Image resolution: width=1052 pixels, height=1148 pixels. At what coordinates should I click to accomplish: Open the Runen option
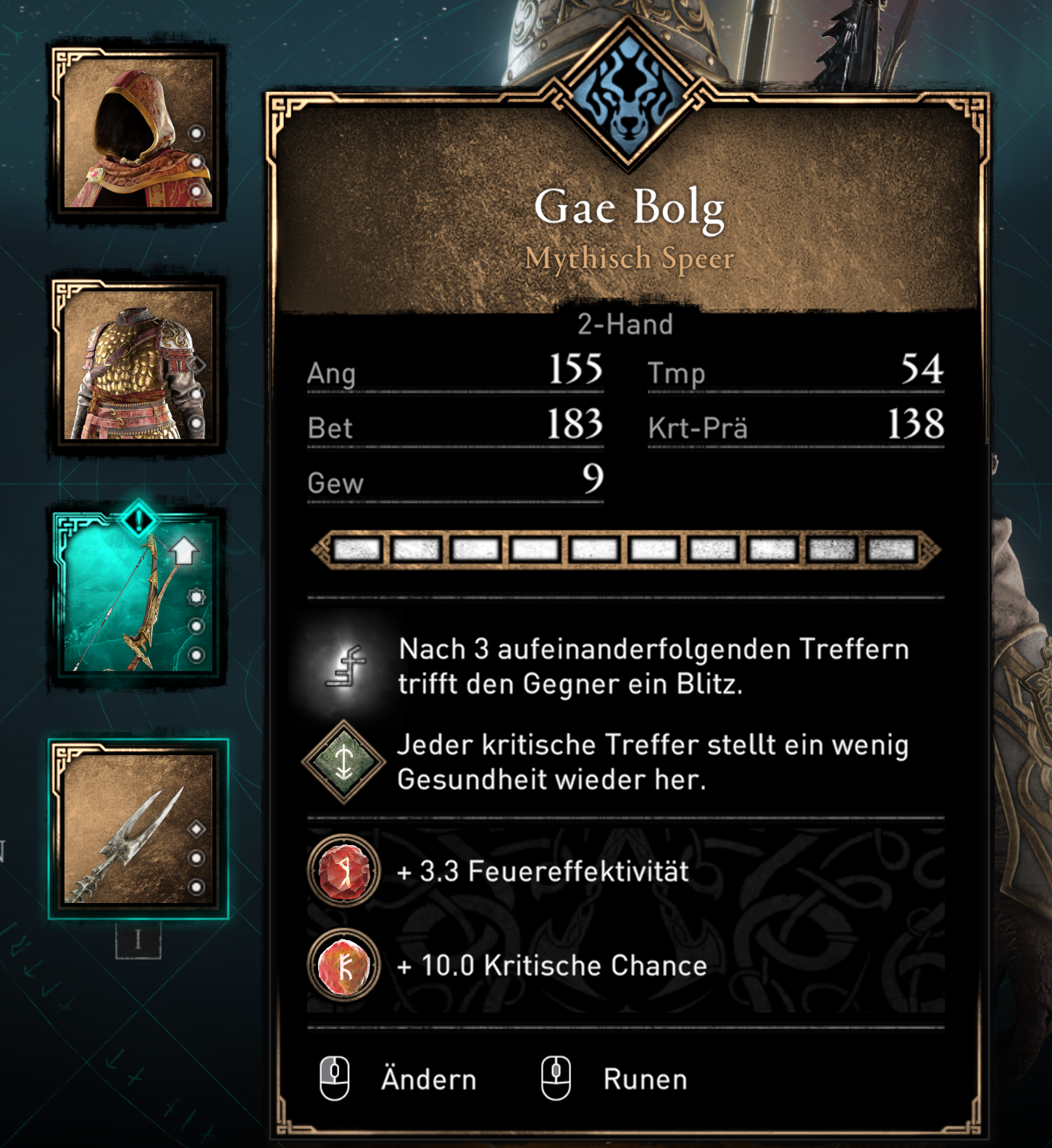(x=644, y=1079)
